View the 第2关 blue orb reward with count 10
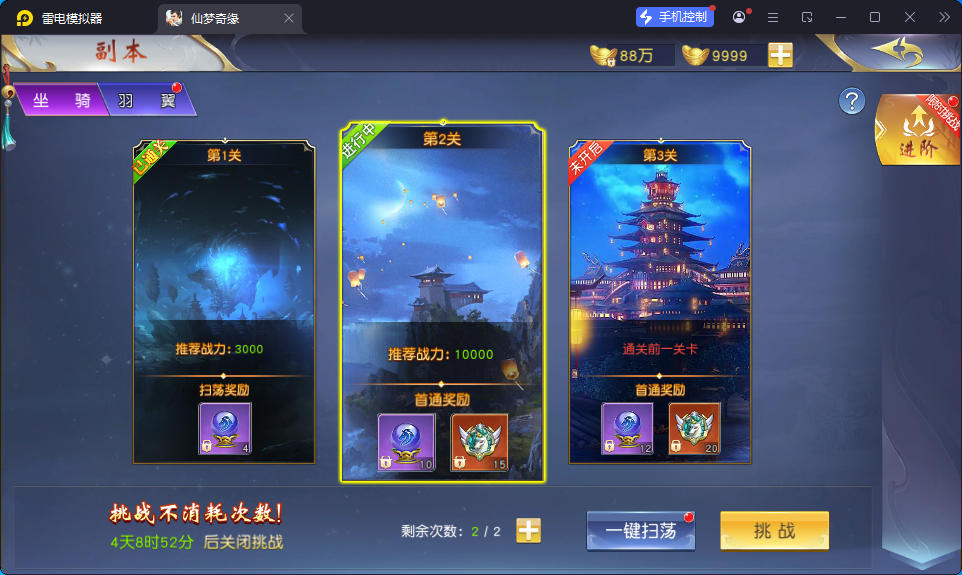 tap(404, 441)
